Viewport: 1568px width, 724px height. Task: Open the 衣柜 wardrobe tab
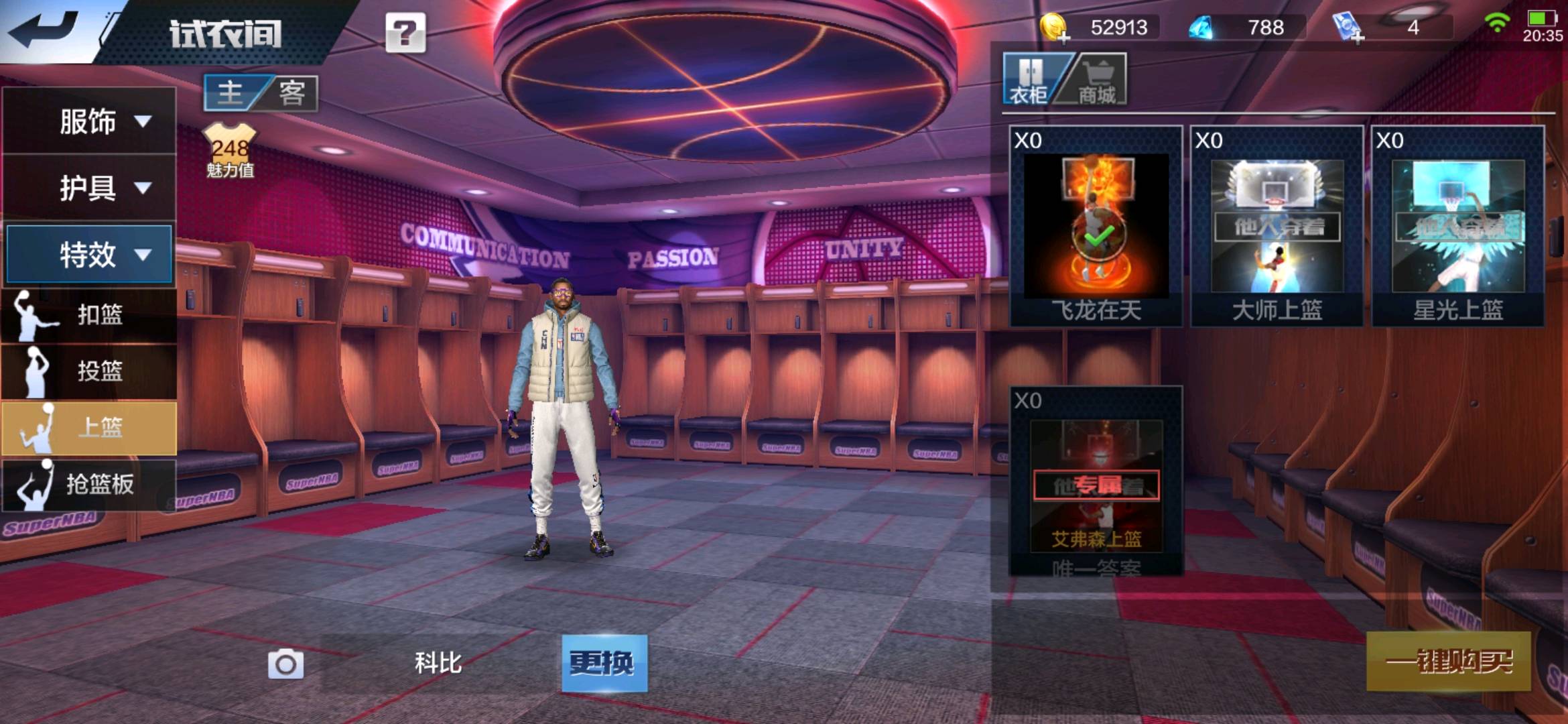tap(1029, 80)
